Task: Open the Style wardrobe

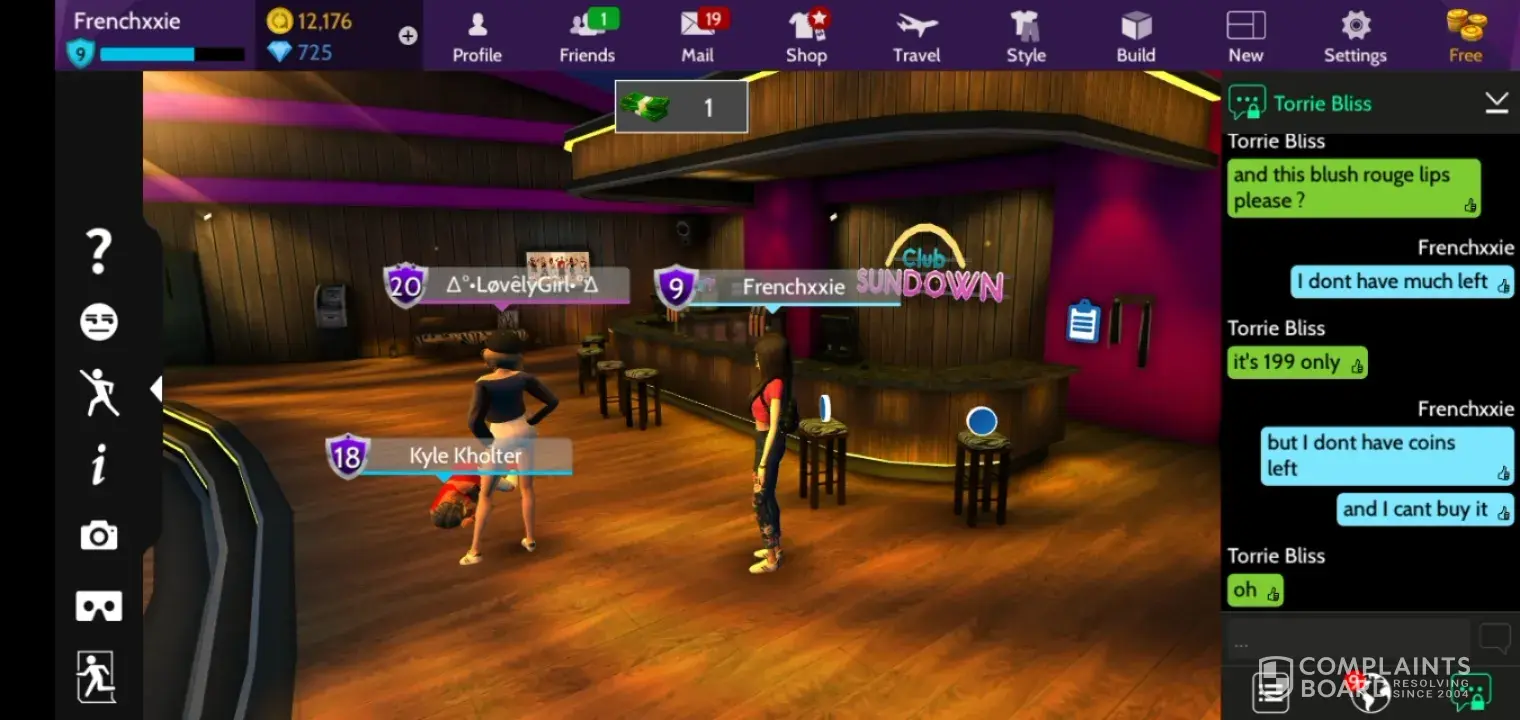Action: pos(1025,36)
